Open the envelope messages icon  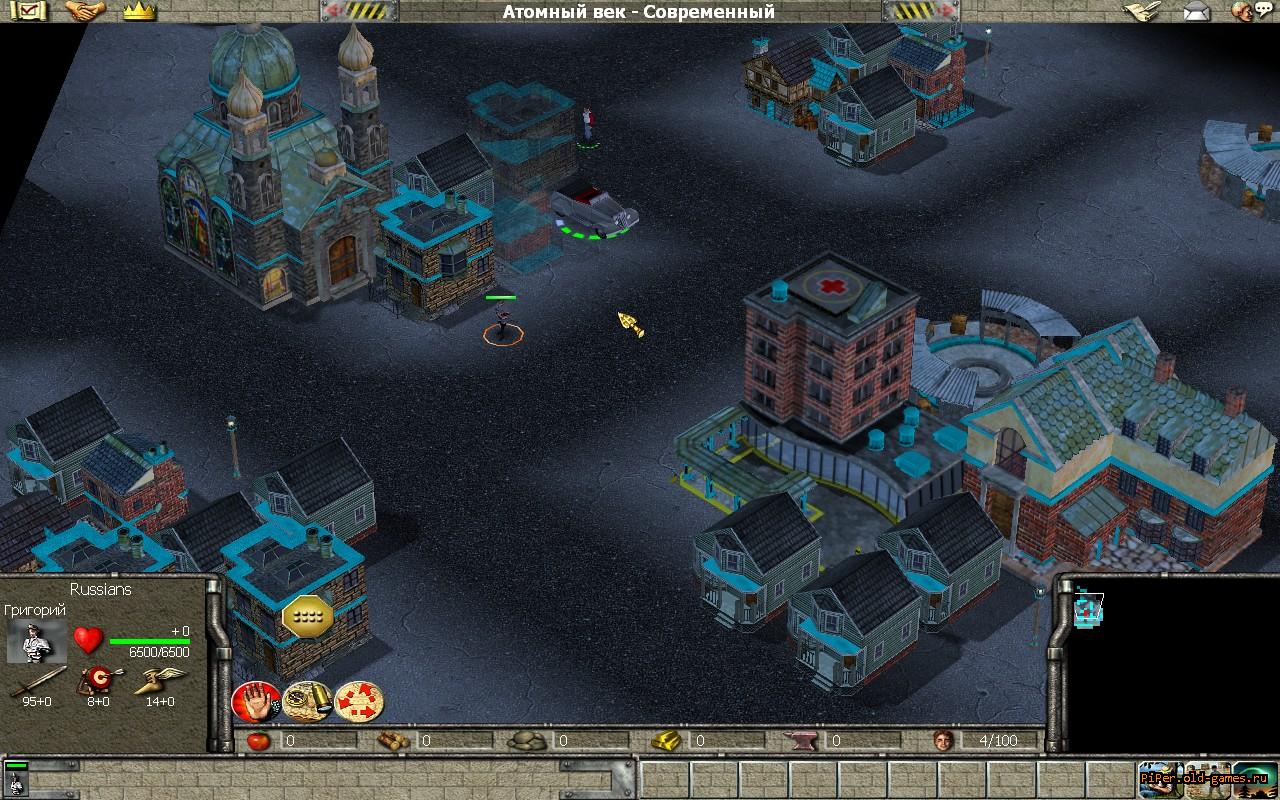pyautogui.click(x=1195, y=11)
